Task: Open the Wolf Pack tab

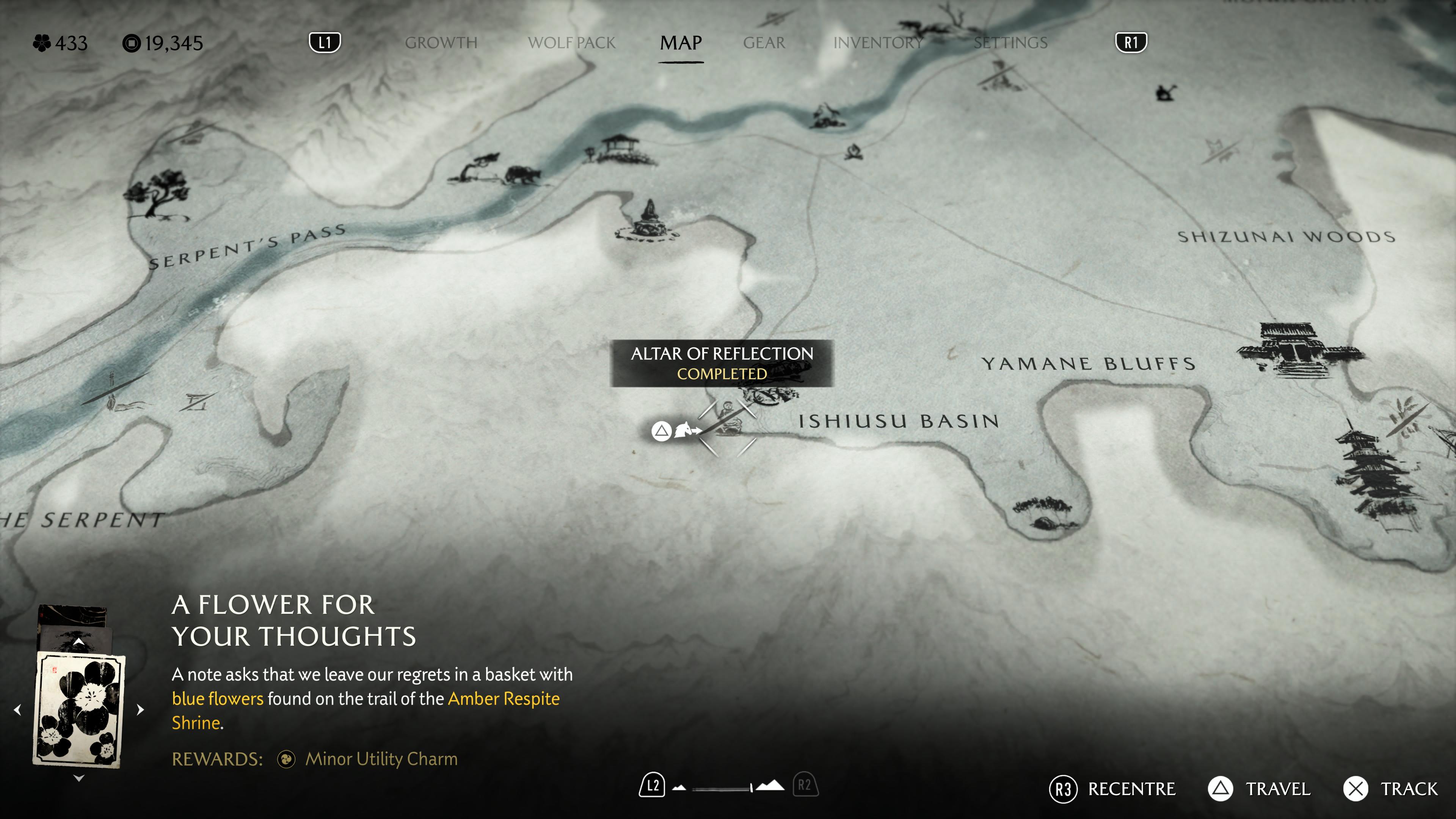Action: (x=571, y=43)
